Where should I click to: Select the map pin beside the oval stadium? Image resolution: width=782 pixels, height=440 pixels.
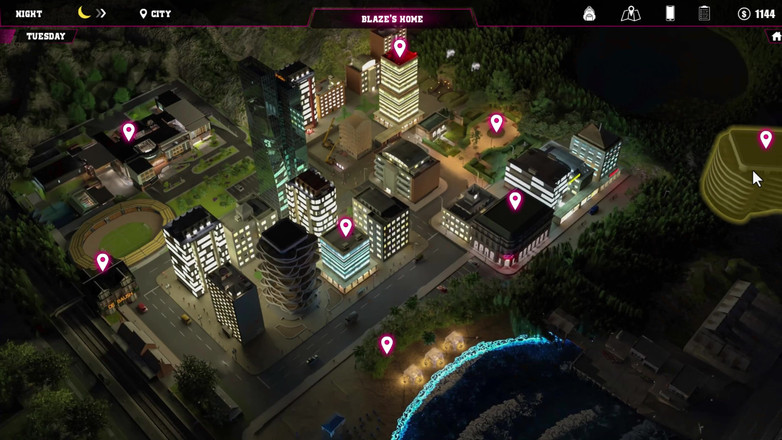[x=103, y=262]
